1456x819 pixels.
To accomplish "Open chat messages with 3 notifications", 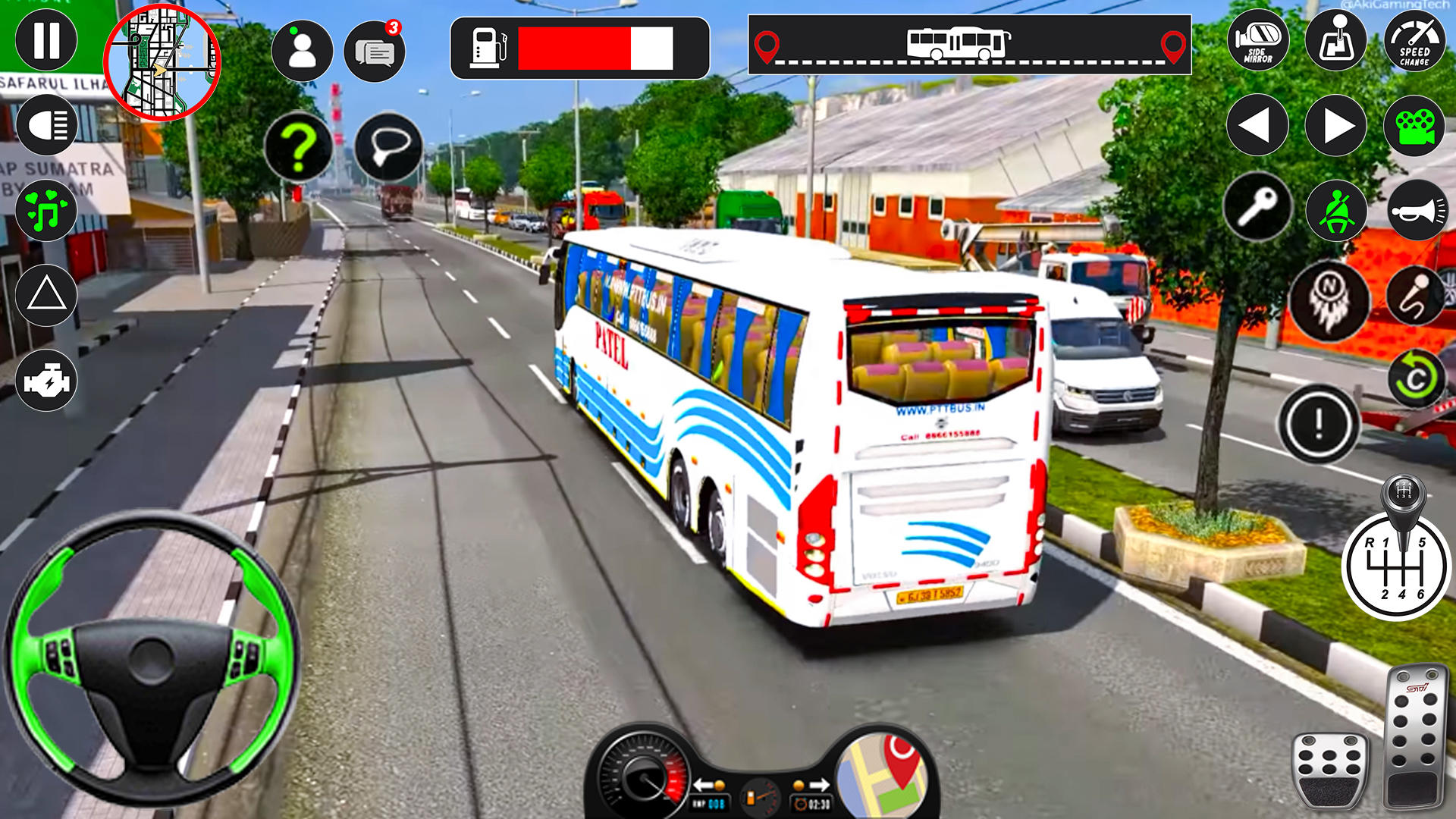I will pyautogui.click(x=377, y=49).
